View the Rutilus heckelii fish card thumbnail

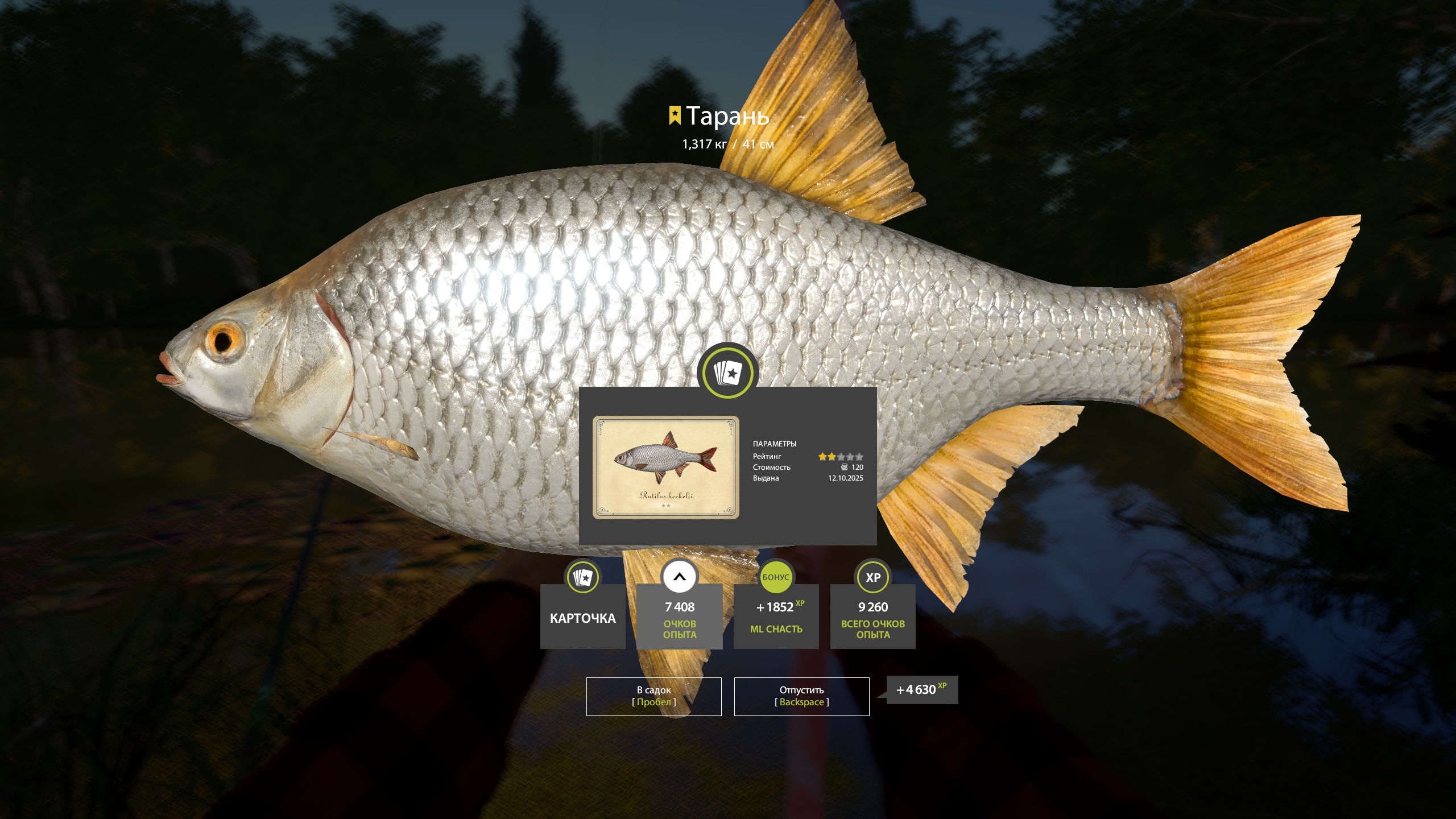tap(666, 467)
